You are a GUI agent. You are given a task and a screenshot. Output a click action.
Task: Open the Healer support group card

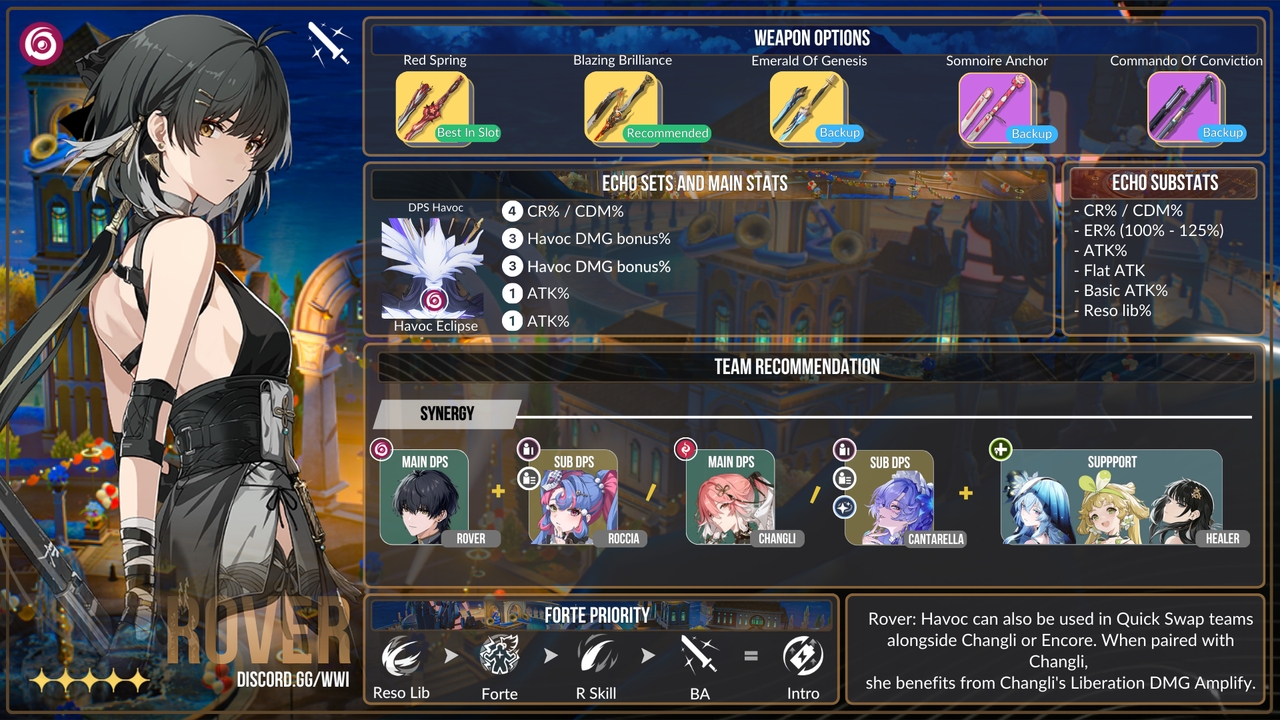[1111, 498]
